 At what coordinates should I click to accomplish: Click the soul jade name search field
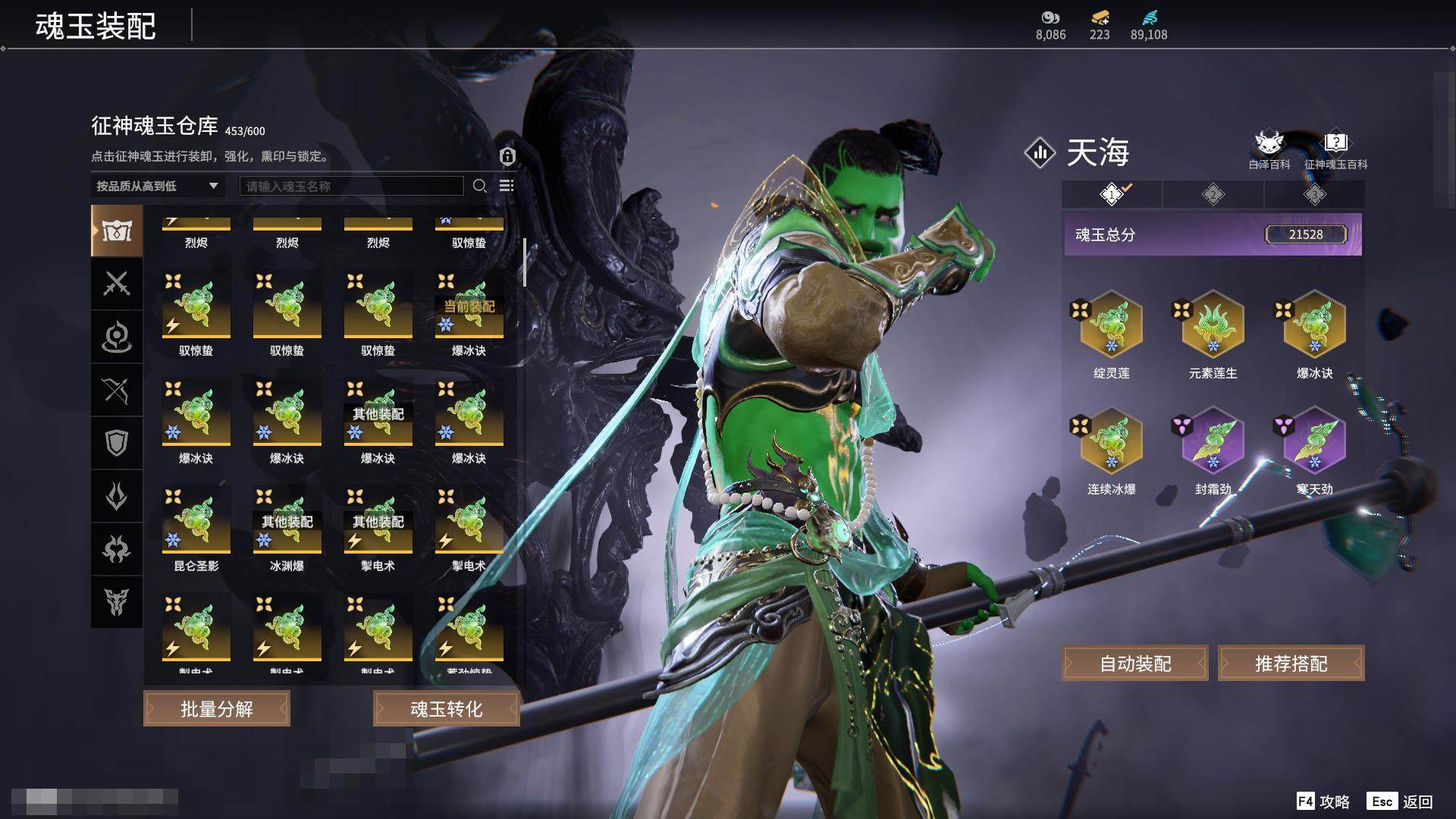point(351,186)
